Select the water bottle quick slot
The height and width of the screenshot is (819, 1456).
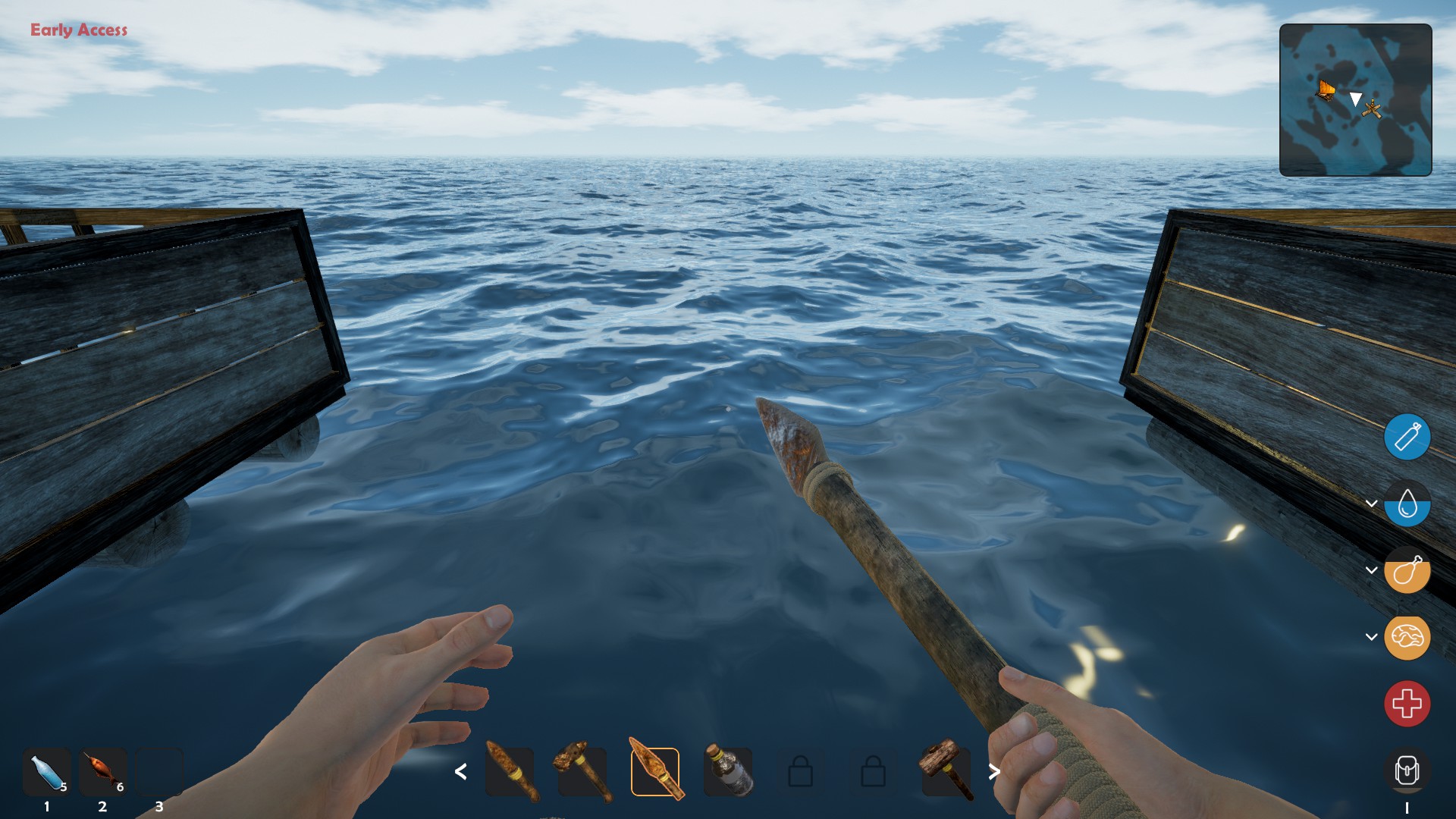tap(47, 772)
